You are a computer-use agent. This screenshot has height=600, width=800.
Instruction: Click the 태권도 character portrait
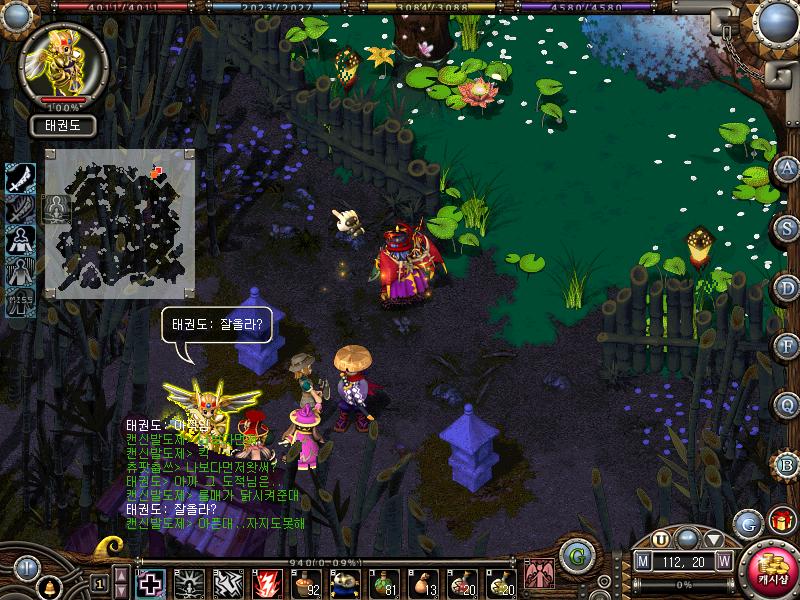click(x=63, y=63)
